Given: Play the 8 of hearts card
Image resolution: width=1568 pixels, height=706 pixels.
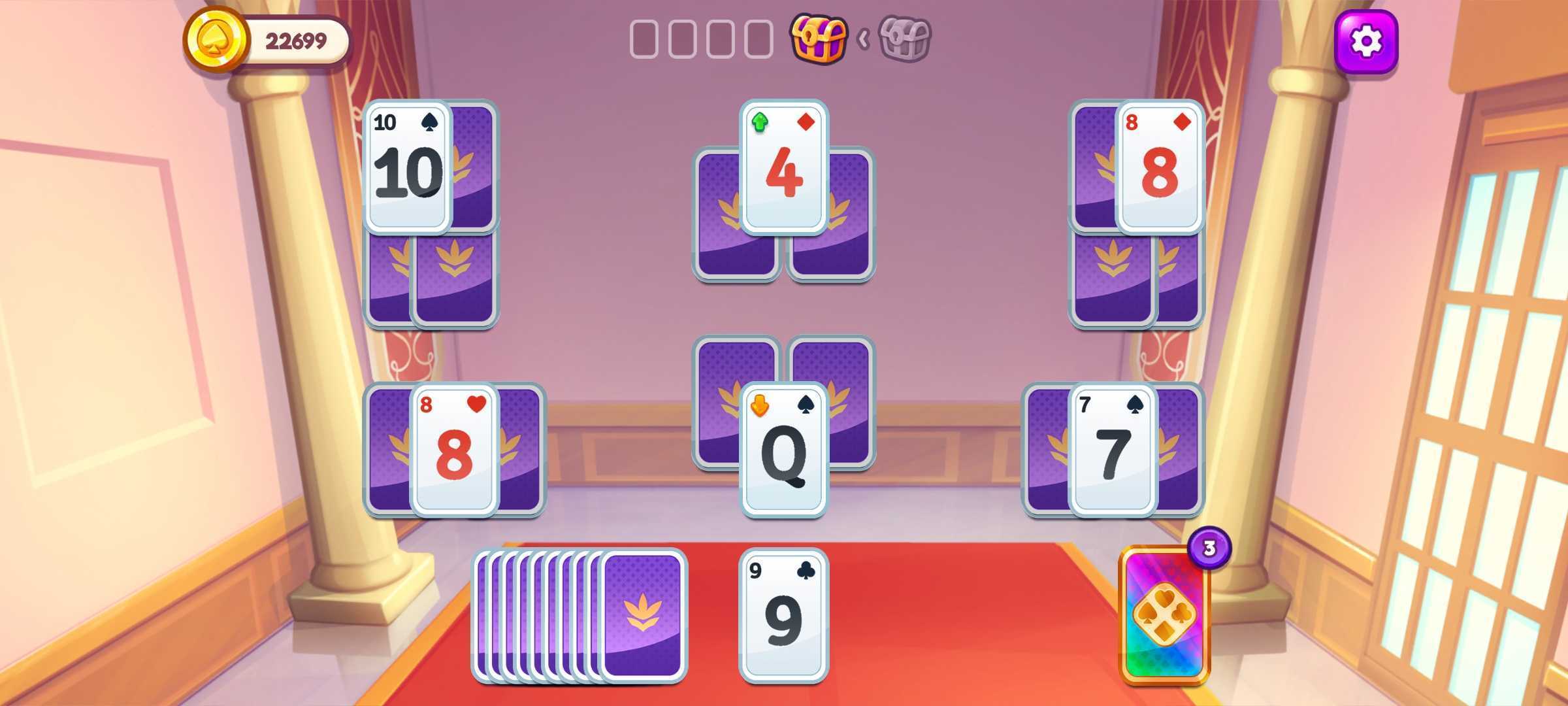Looking at the screenshot, I should click(457, 451).
